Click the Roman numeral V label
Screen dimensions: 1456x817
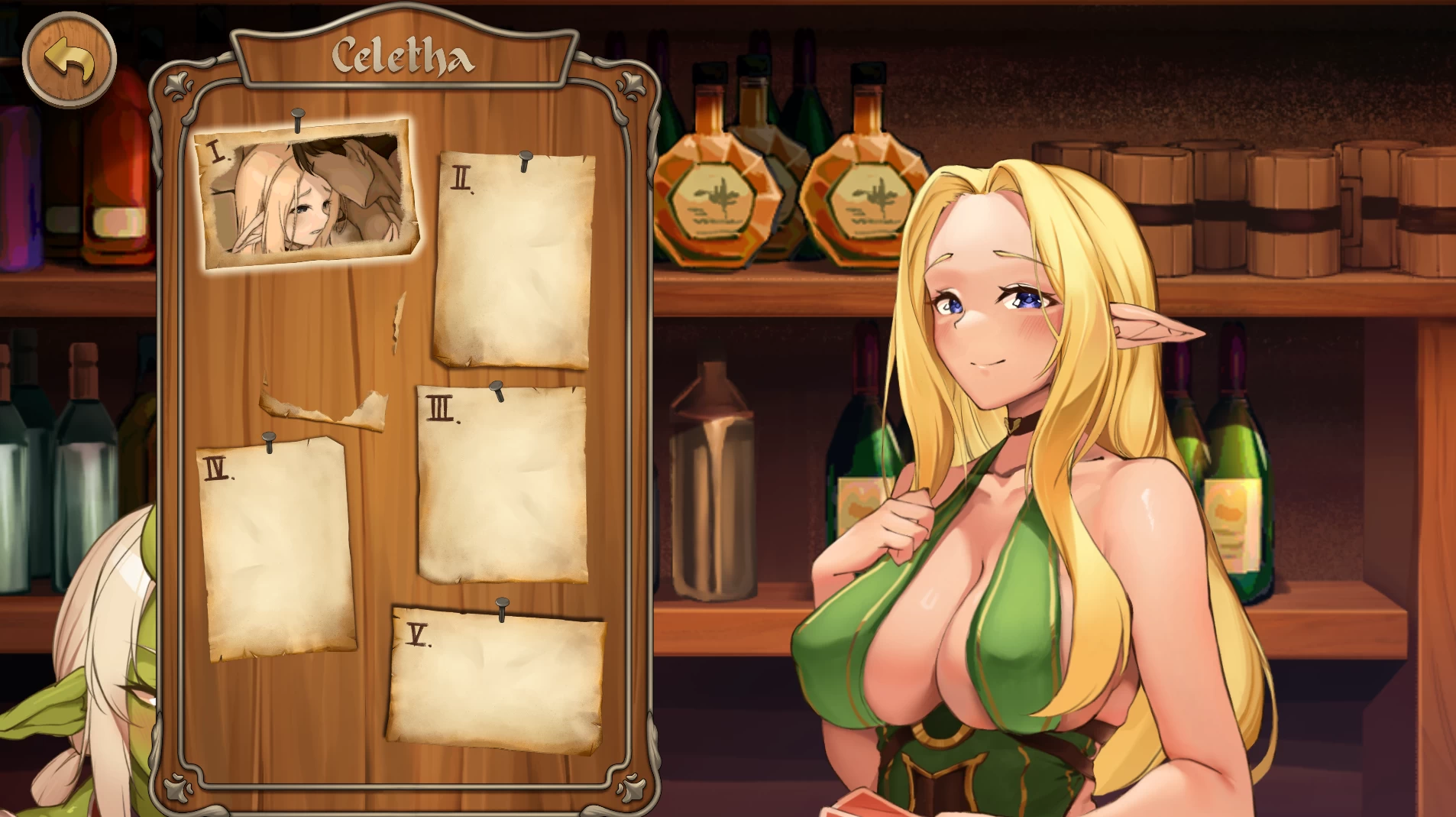(x=418, y=636)
